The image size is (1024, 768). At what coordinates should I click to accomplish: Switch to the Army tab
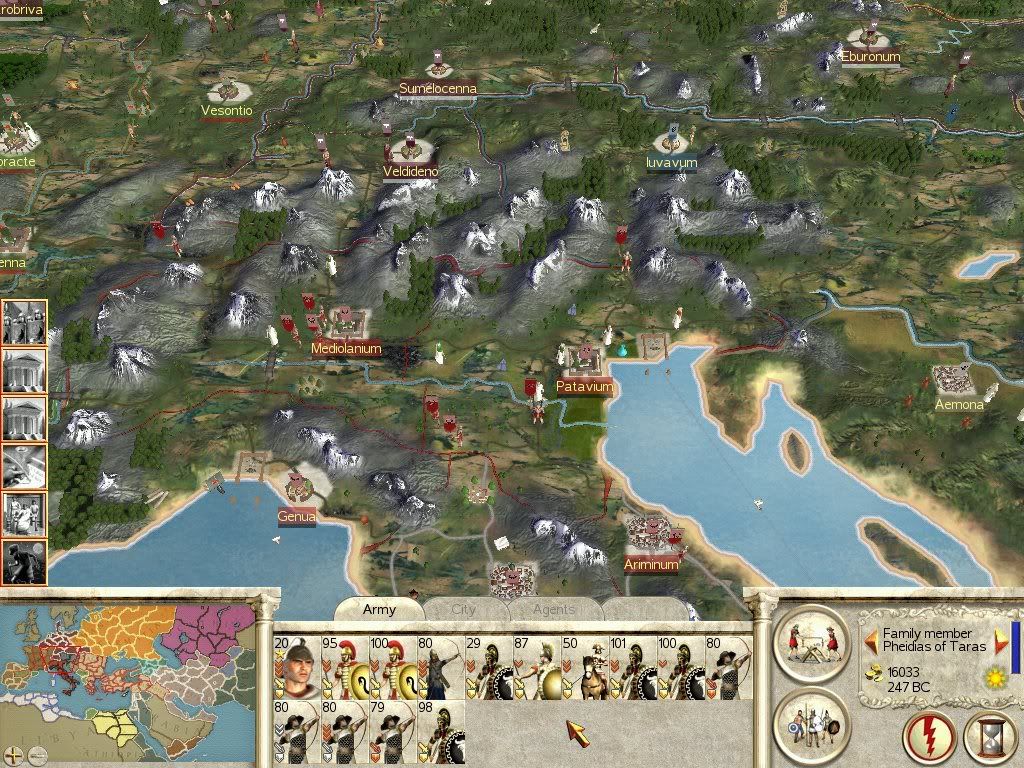[x=379, y=609]
